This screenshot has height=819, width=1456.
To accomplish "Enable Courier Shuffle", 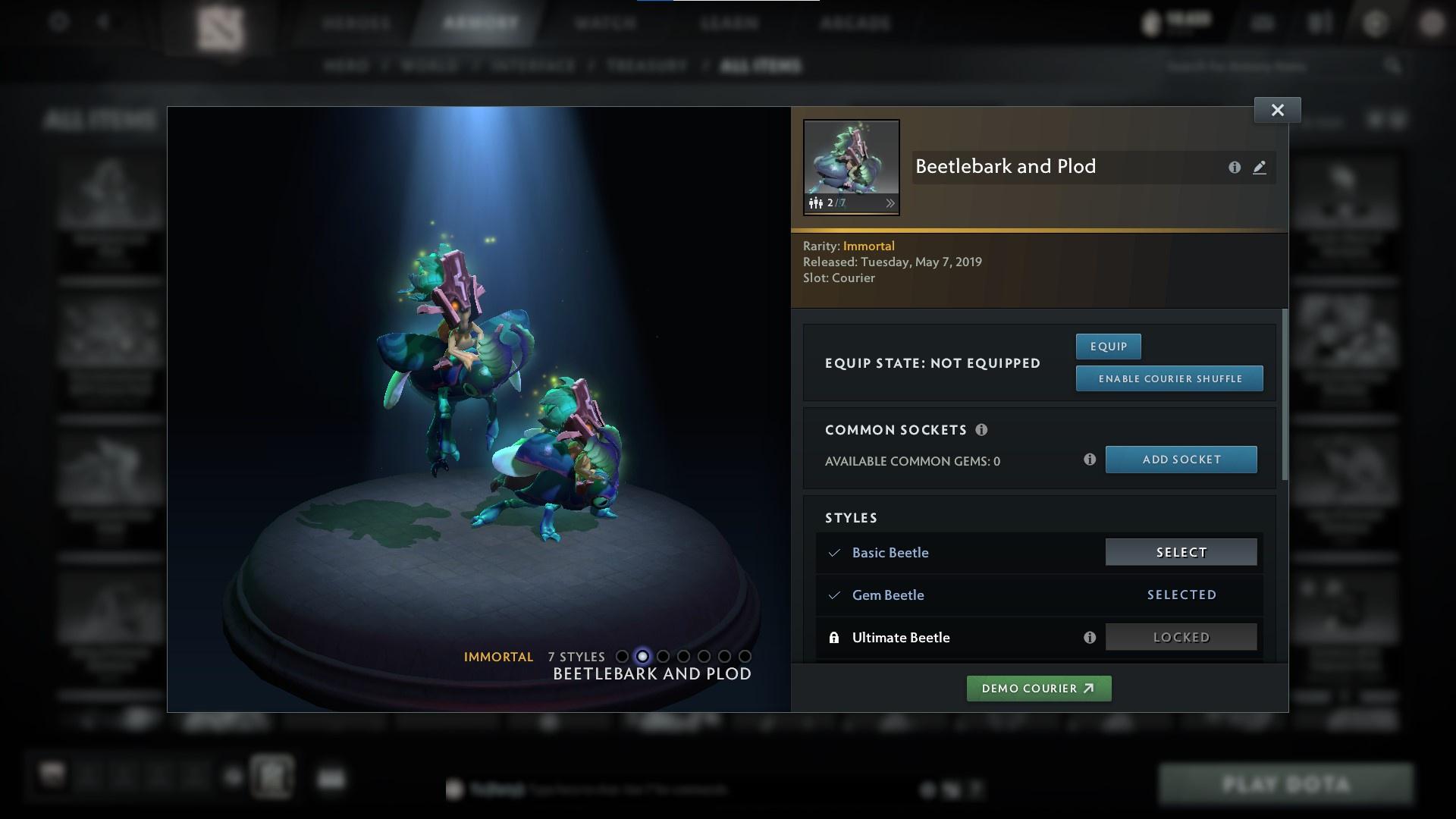I will pyautogui.click(x=1169, y=378).
